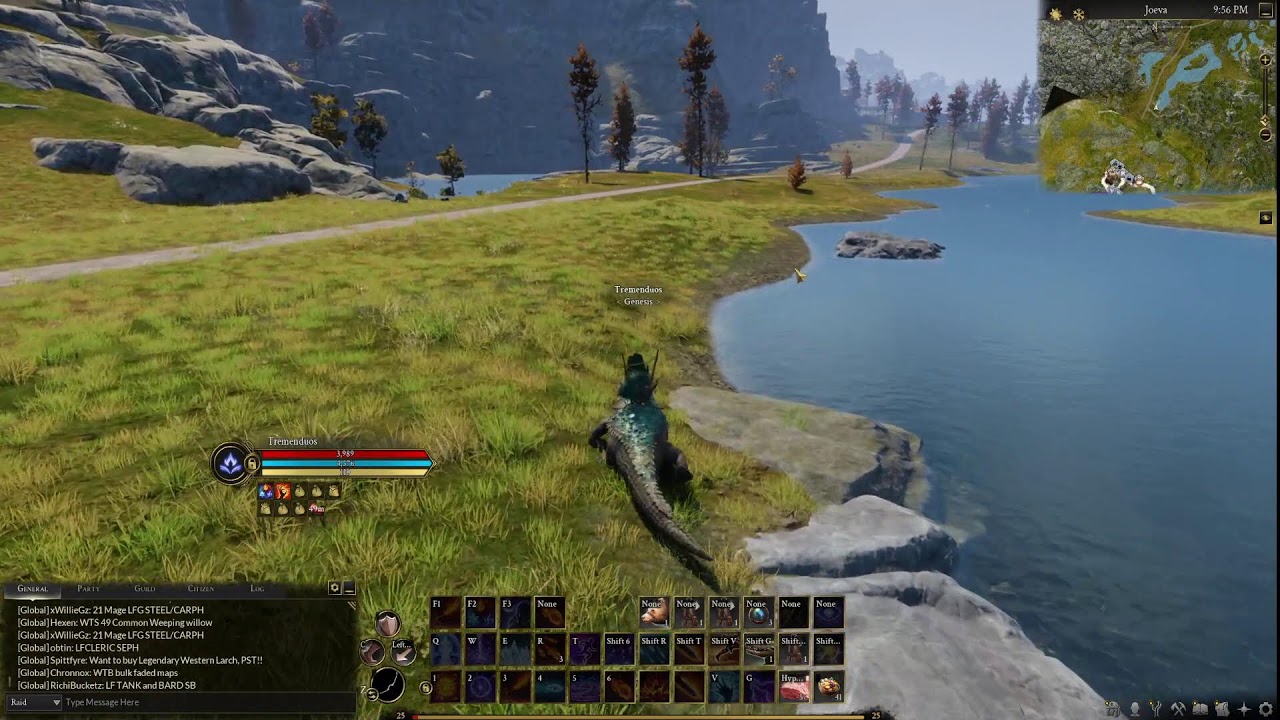
Task: Collapse the chat window panel
Action: pos(350,589)
